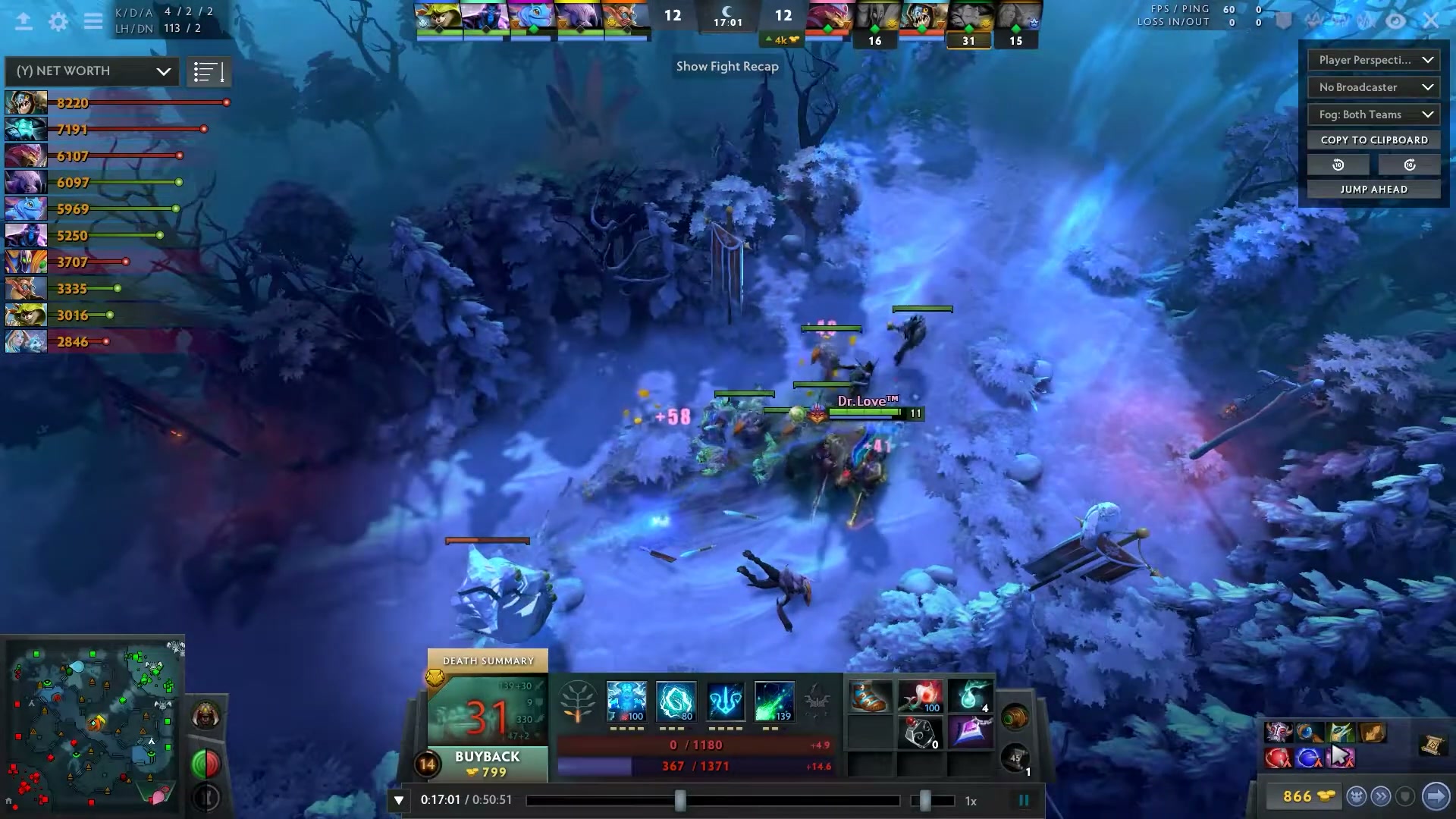The width and height of the screenshot is (1456, 819).
Task: Click the replay timeline scrubber handle
Action: click(x=680, y=800)
